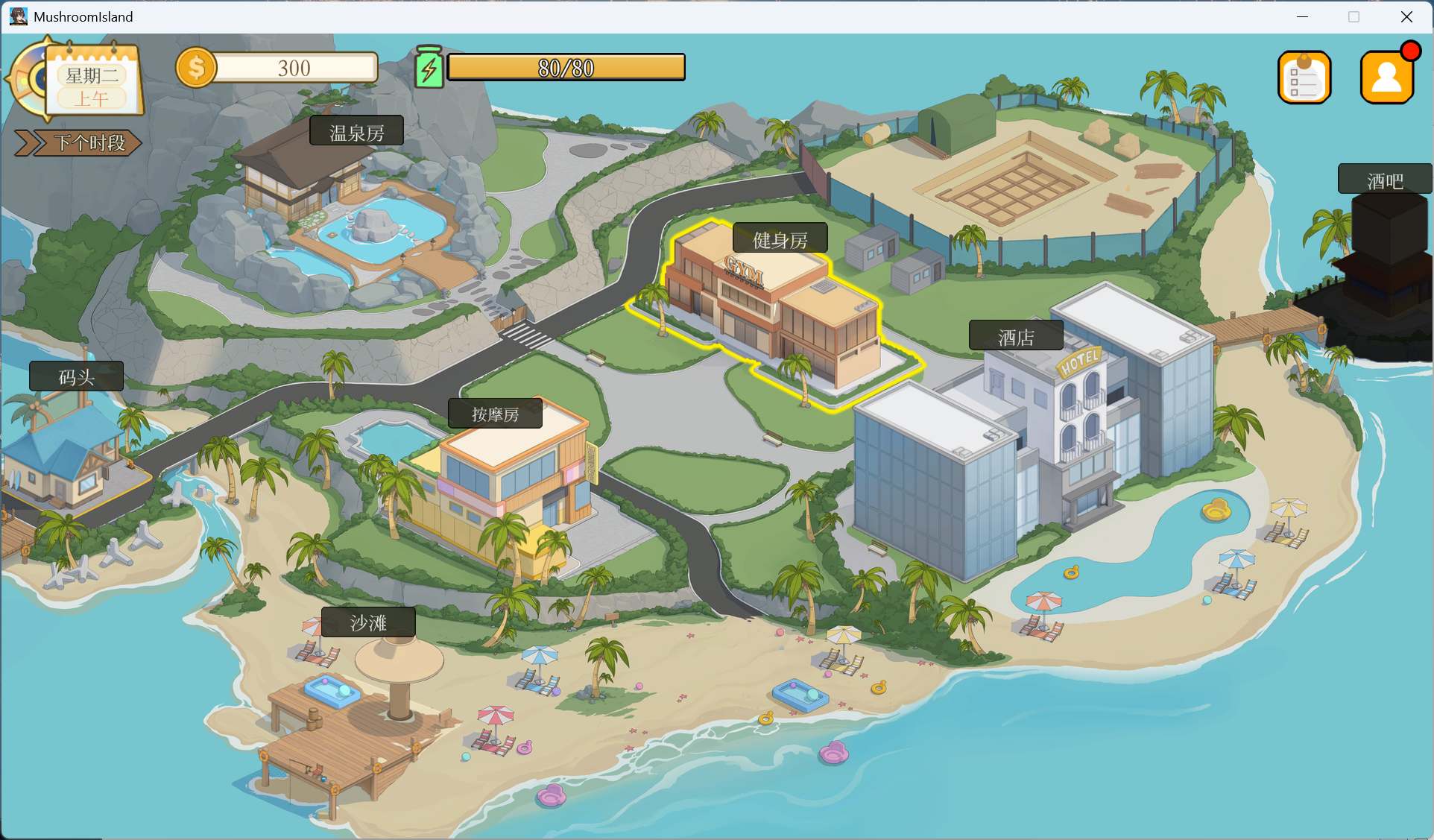Choose the dock (码头) label

pos(77,377)
